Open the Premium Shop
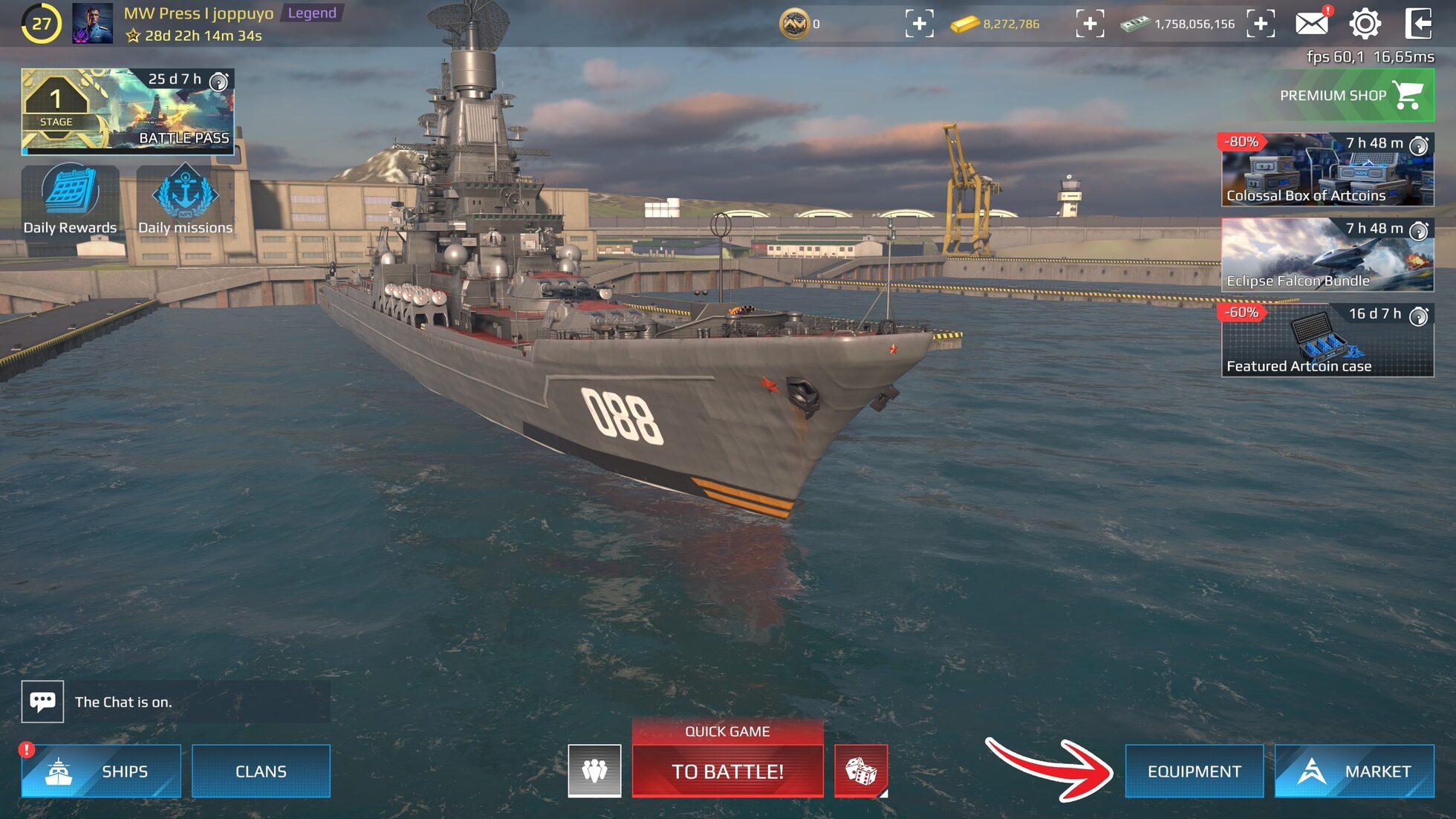1456x819 pixels. [1353, 95]
